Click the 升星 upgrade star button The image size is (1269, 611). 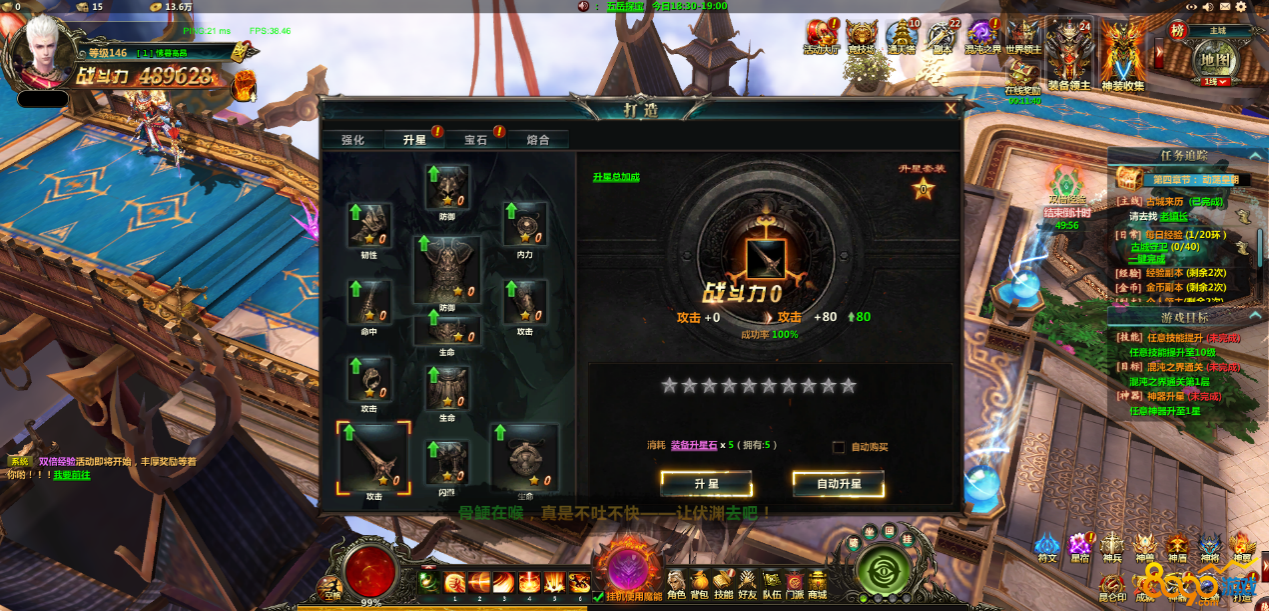pyautogui.click(x=706, y=484)
